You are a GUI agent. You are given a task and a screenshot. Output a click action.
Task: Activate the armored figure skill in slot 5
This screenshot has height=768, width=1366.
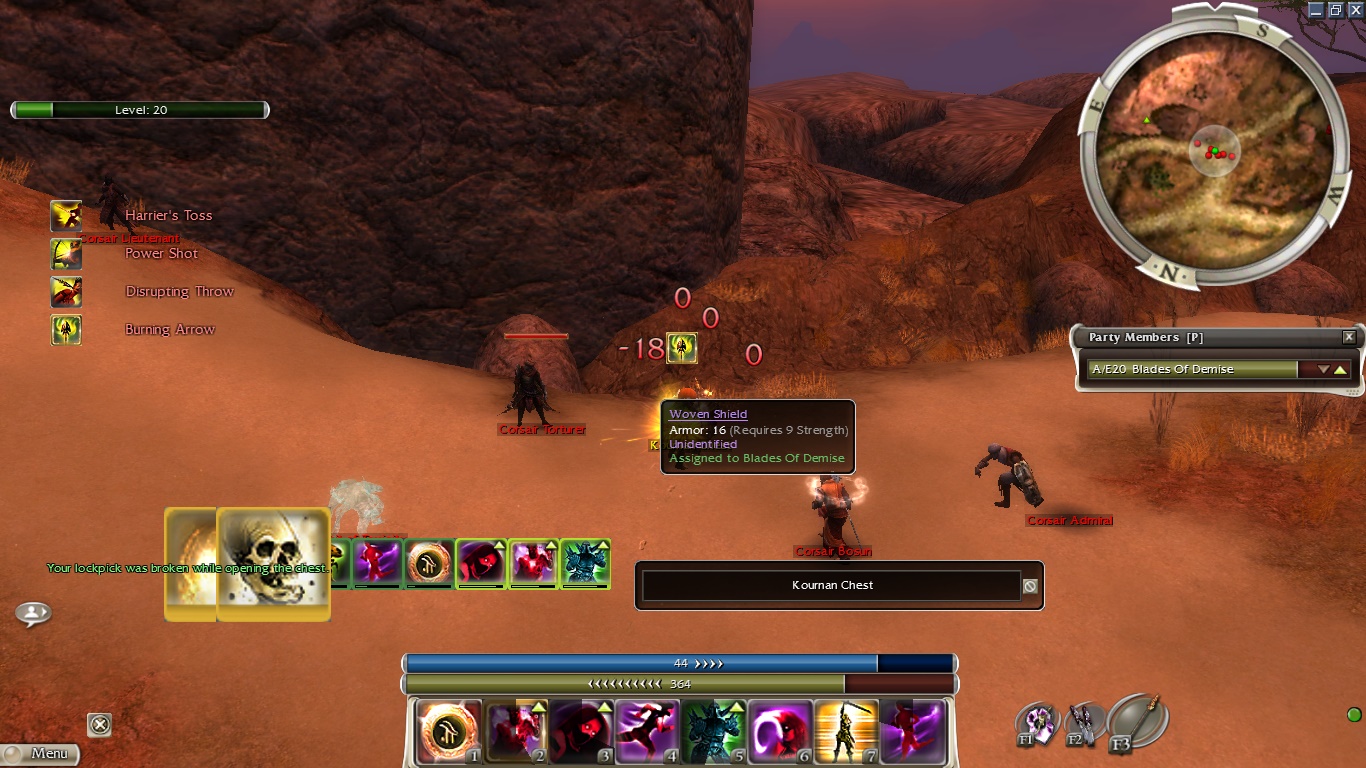713,731
